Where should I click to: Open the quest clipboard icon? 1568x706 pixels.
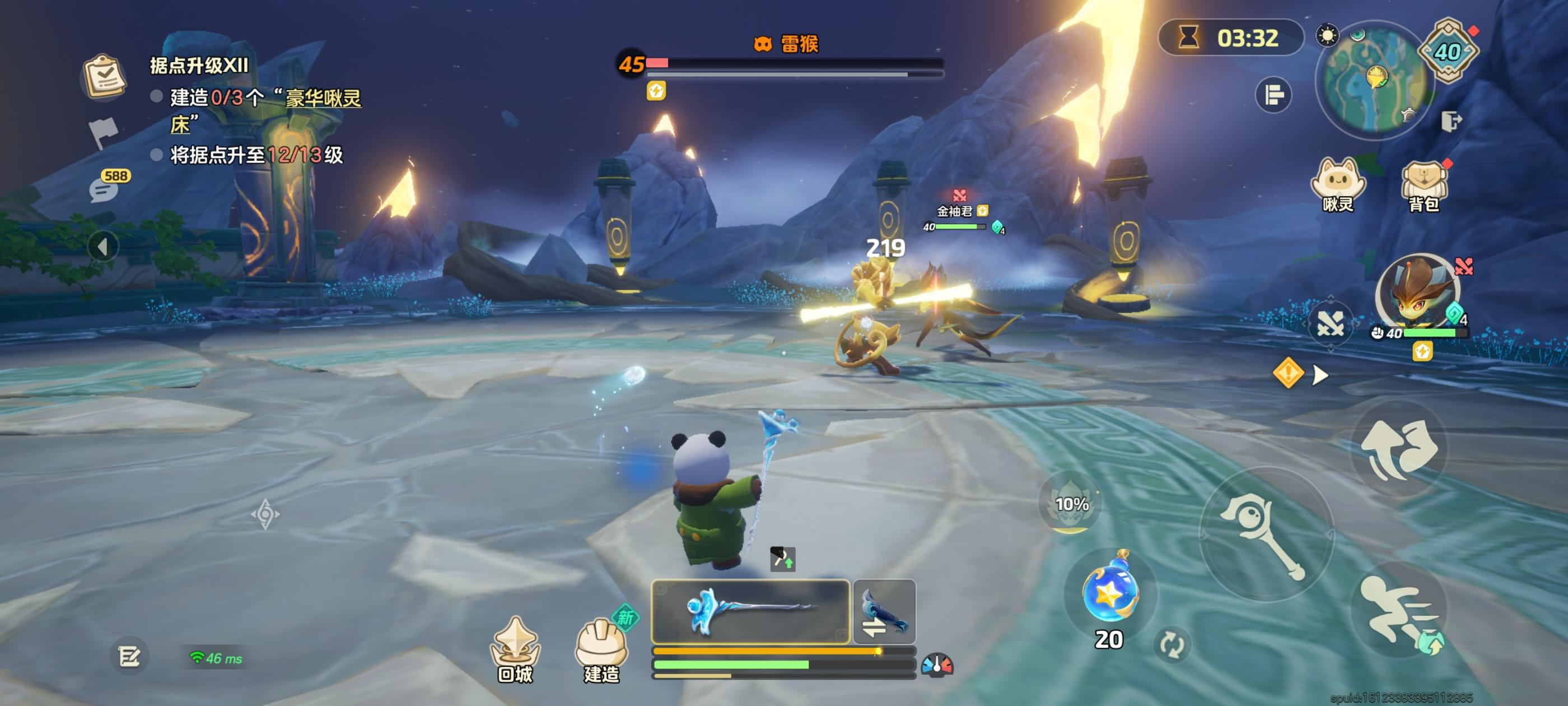104,77
